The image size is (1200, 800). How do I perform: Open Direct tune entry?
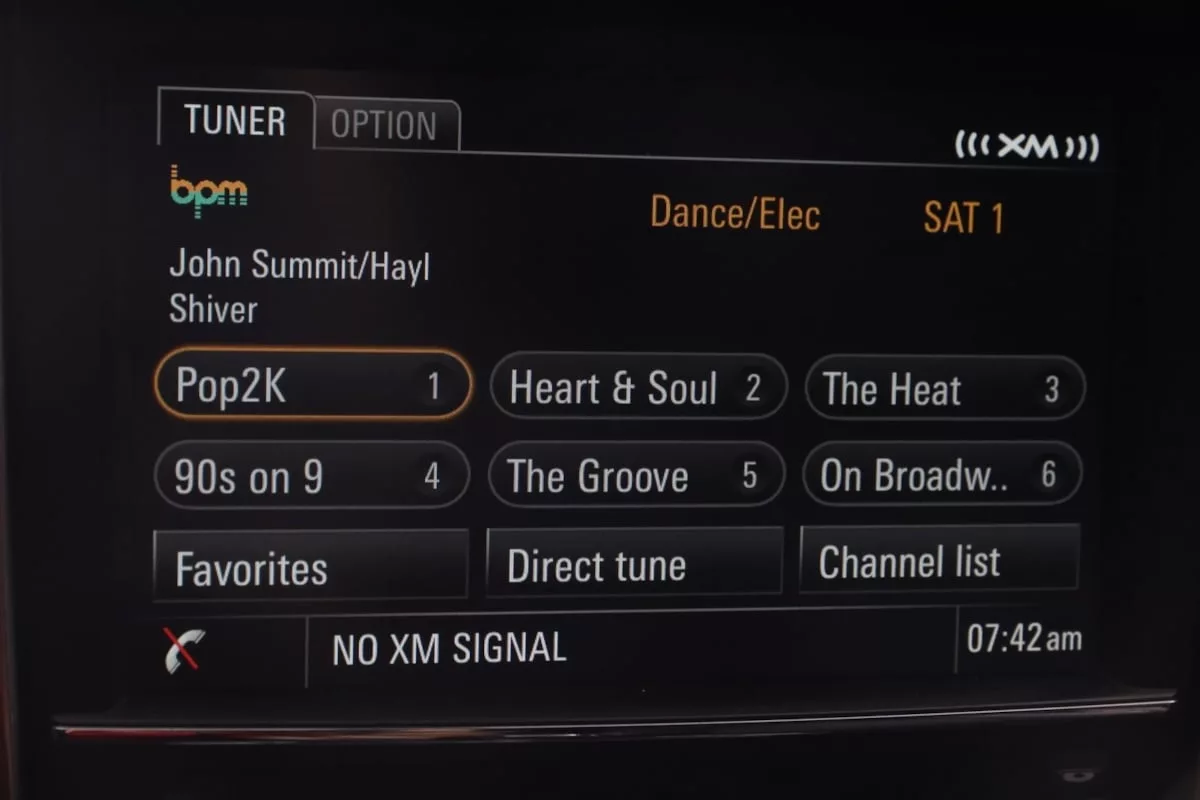634,564
